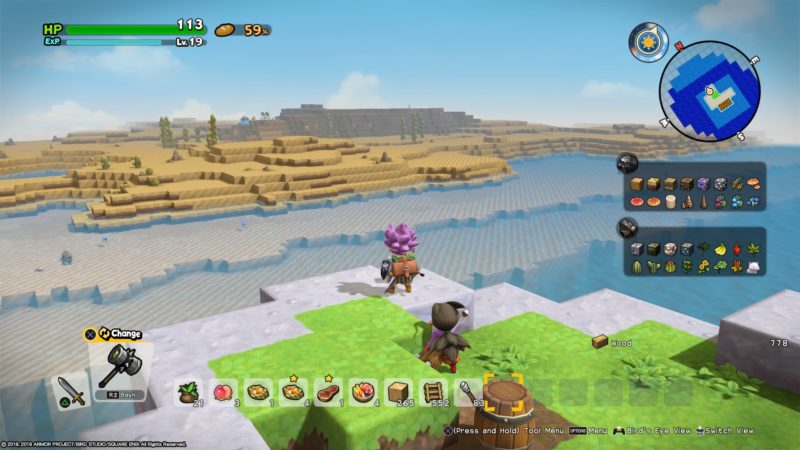Select the sword weapon slot
The width and height of the screenshot is (800, 450).
[70, 388]
